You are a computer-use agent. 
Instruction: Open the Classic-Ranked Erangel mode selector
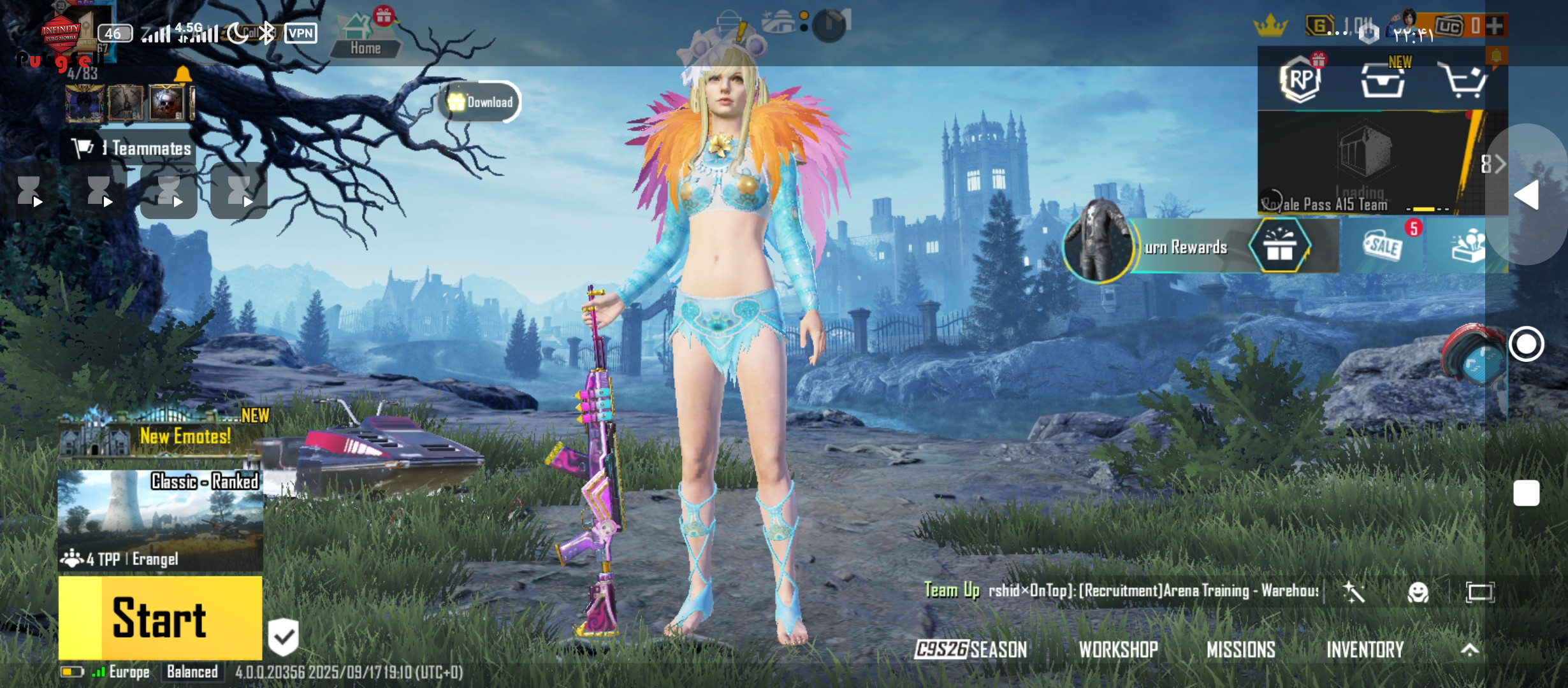pos(160,520)
